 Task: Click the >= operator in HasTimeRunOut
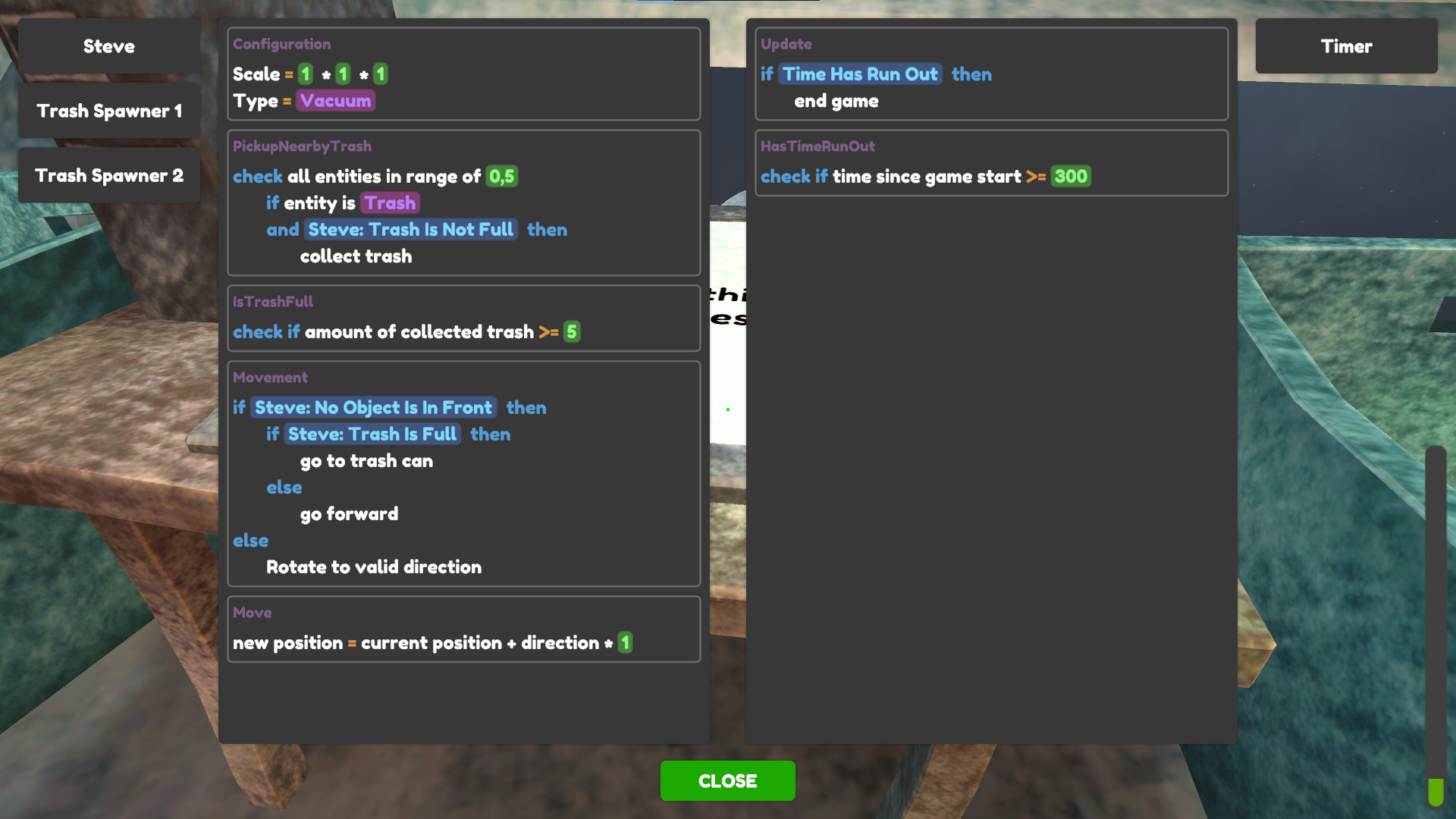1037,176
